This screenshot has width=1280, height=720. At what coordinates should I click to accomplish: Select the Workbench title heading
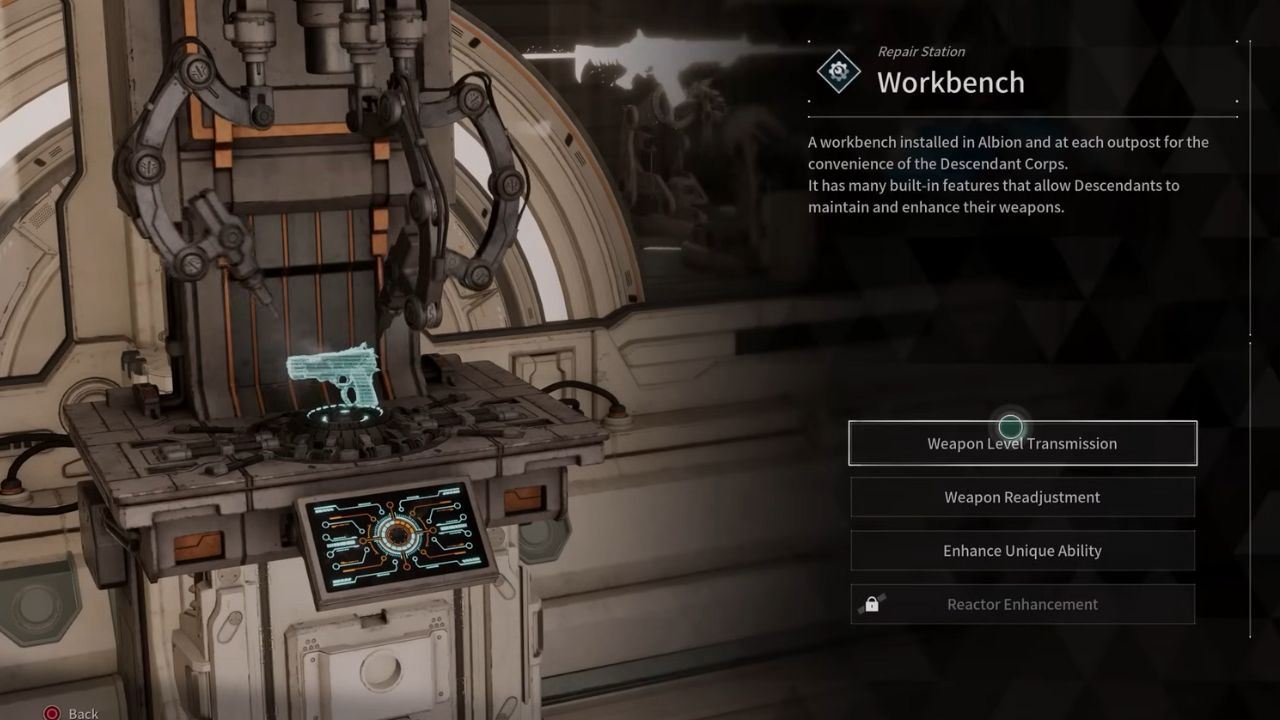point(951,84)
